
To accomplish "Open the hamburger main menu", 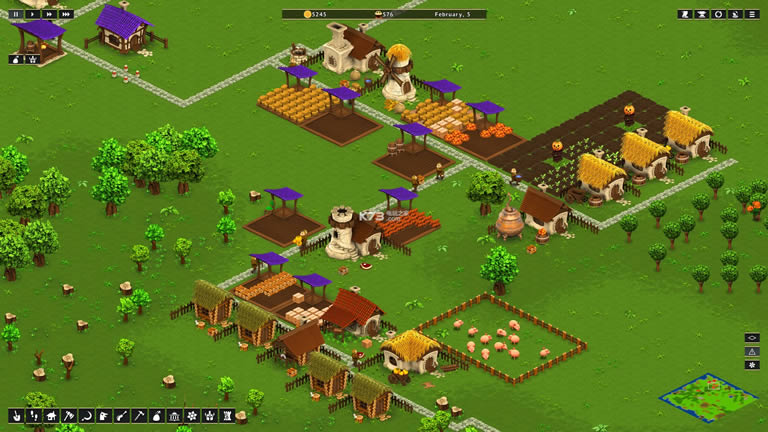I will tap(752, 14).
